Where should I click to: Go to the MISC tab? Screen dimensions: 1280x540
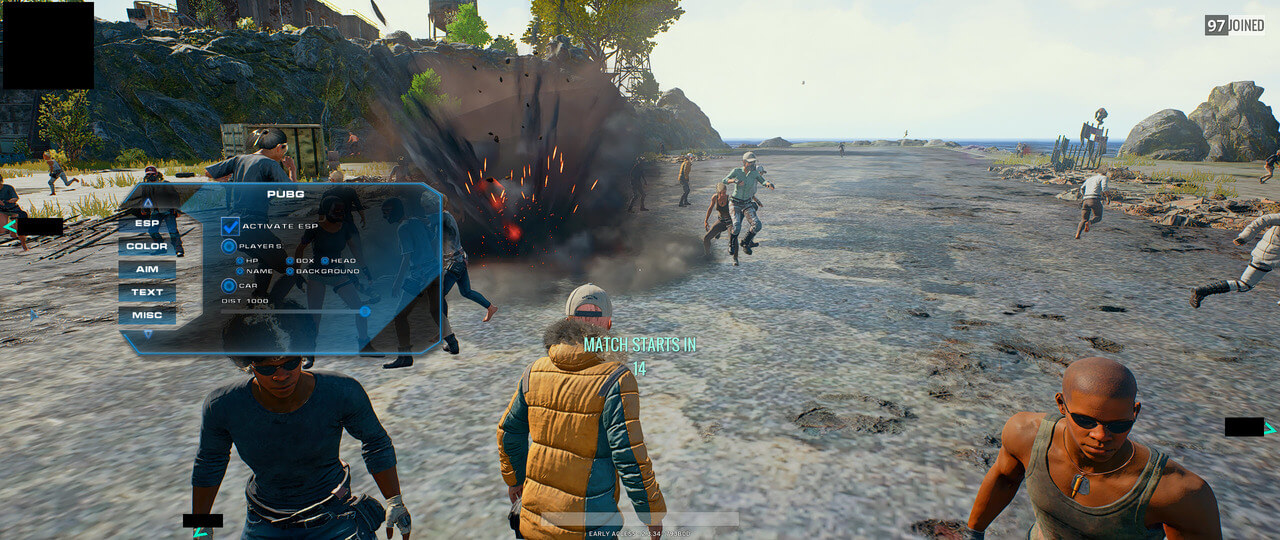coord(147,315)
